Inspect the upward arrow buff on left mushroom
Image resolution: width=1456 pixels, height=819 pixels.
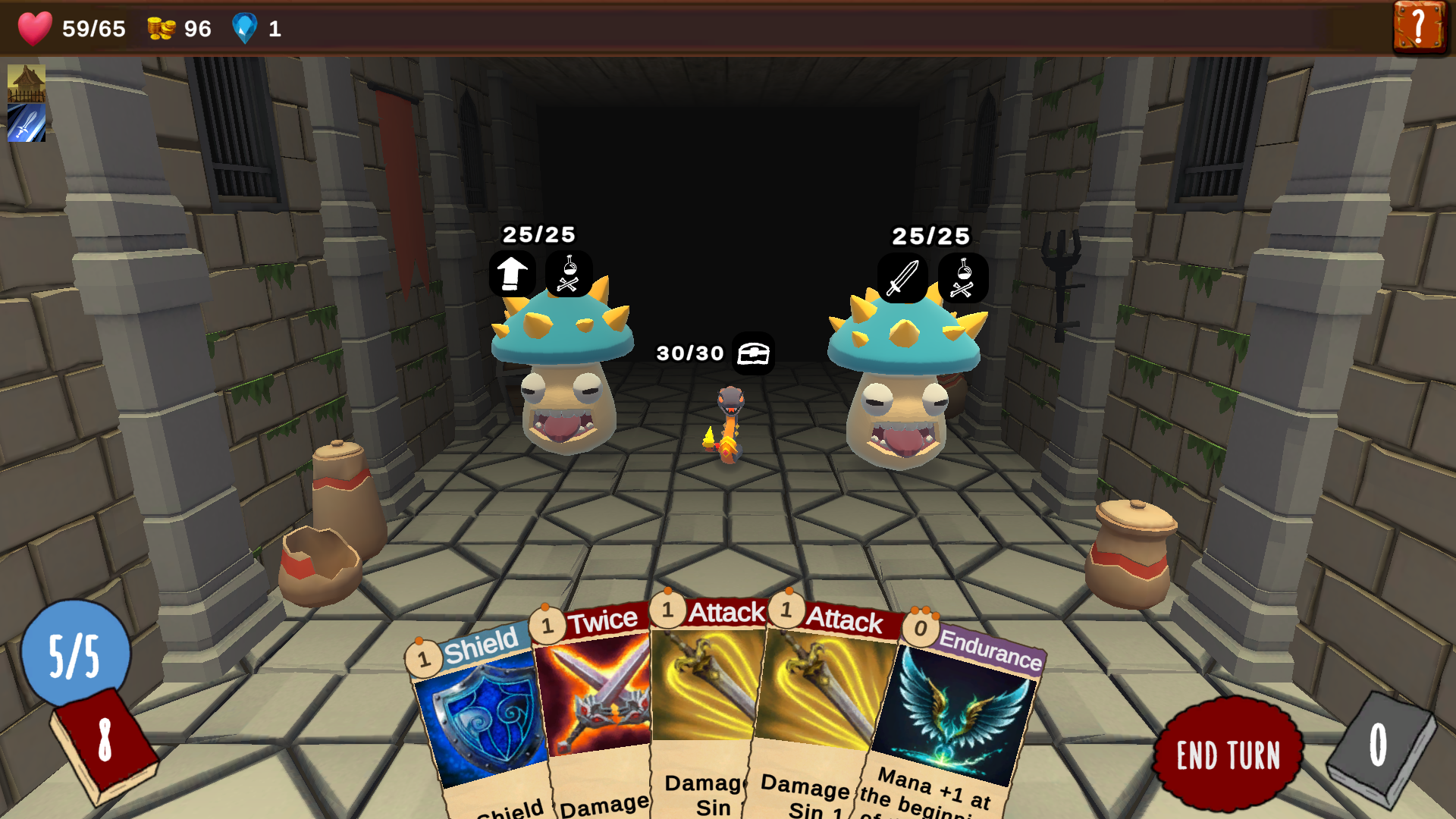click(x=513, y=275)
